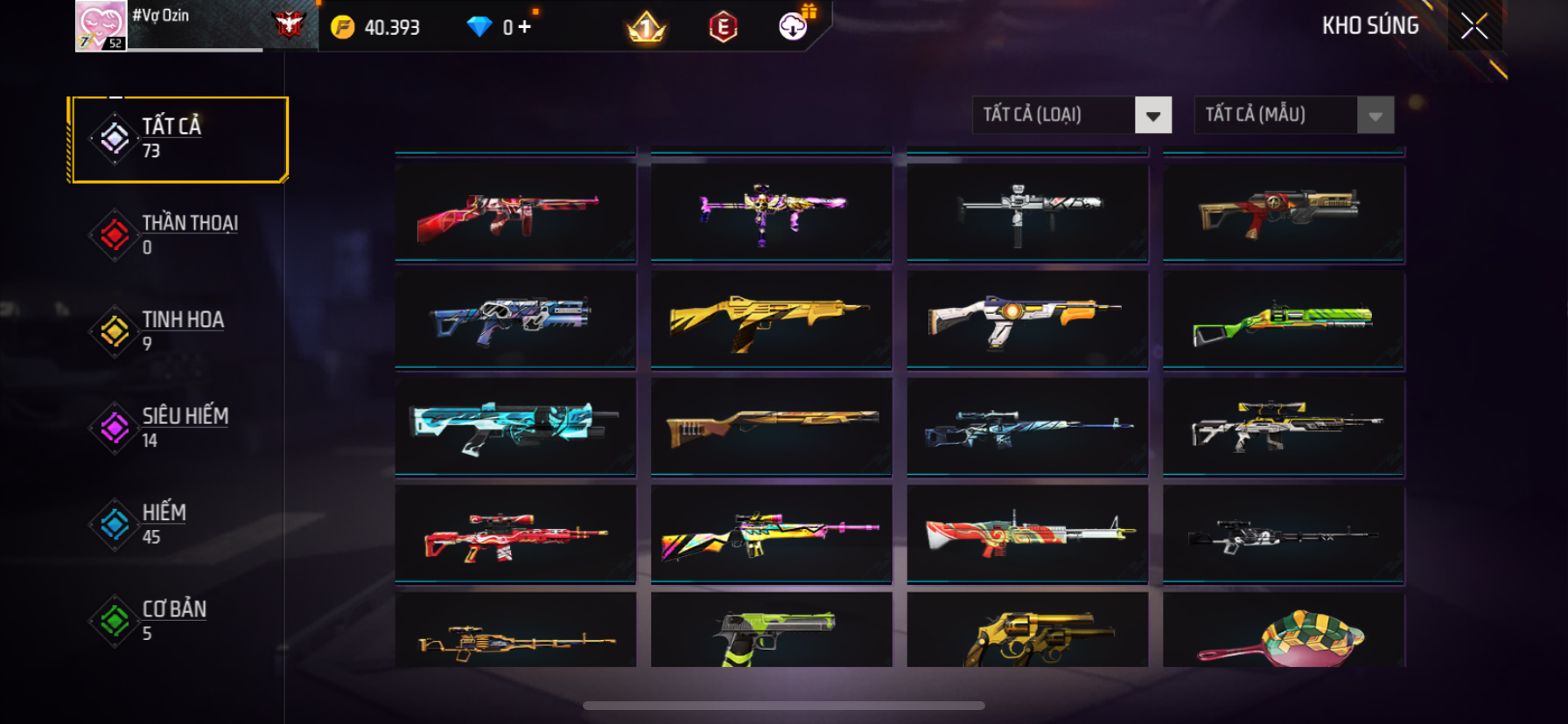Filter by the Hiếm rarity tab
This screenshot has width=1568, height=724.
(x=178, y=524)
